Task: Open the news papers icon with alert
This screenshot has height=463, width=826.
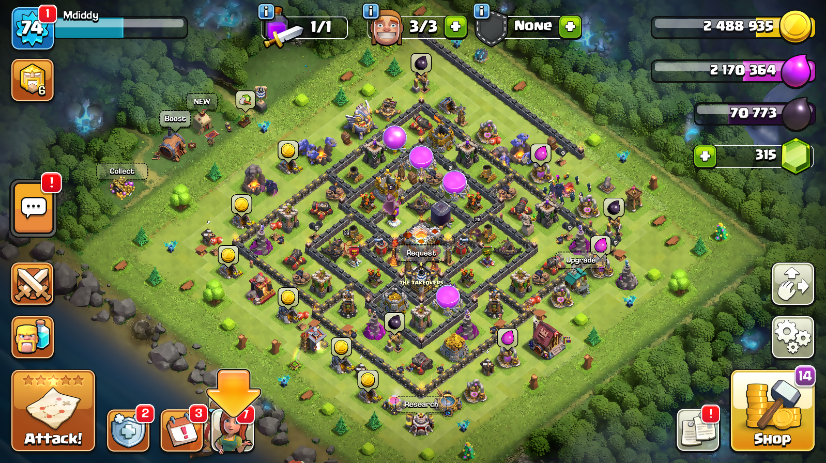Action: pos(697,429)
